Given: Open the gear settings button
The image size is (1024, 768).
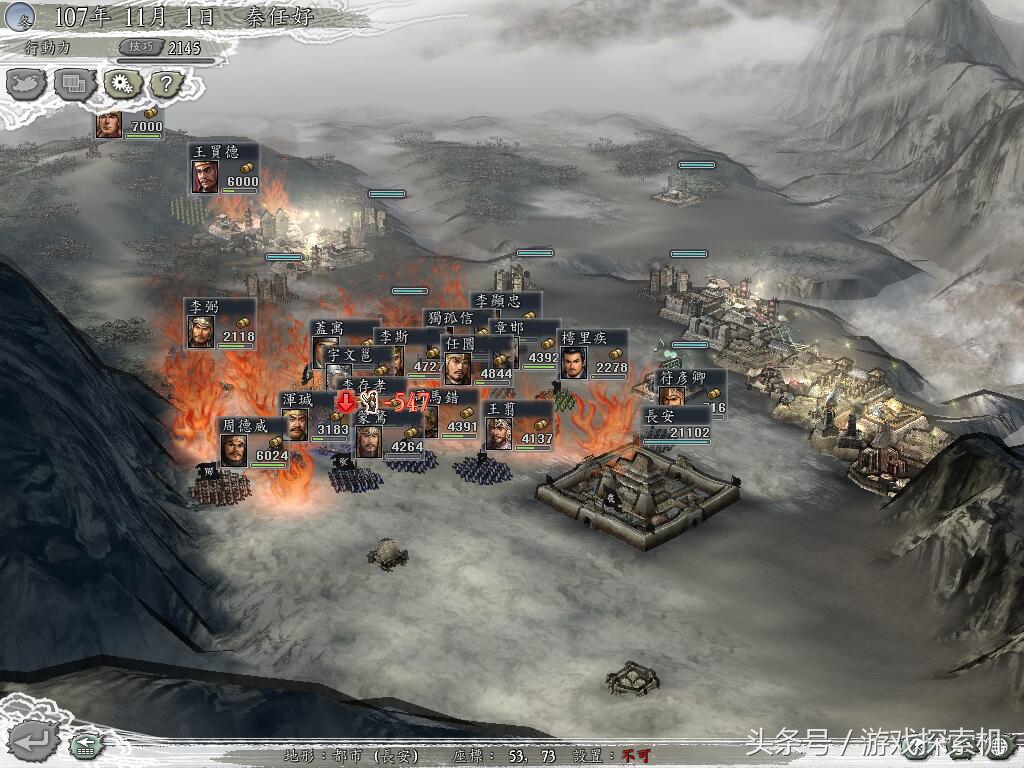Looking at the screenshot, I should pos(122,84).
